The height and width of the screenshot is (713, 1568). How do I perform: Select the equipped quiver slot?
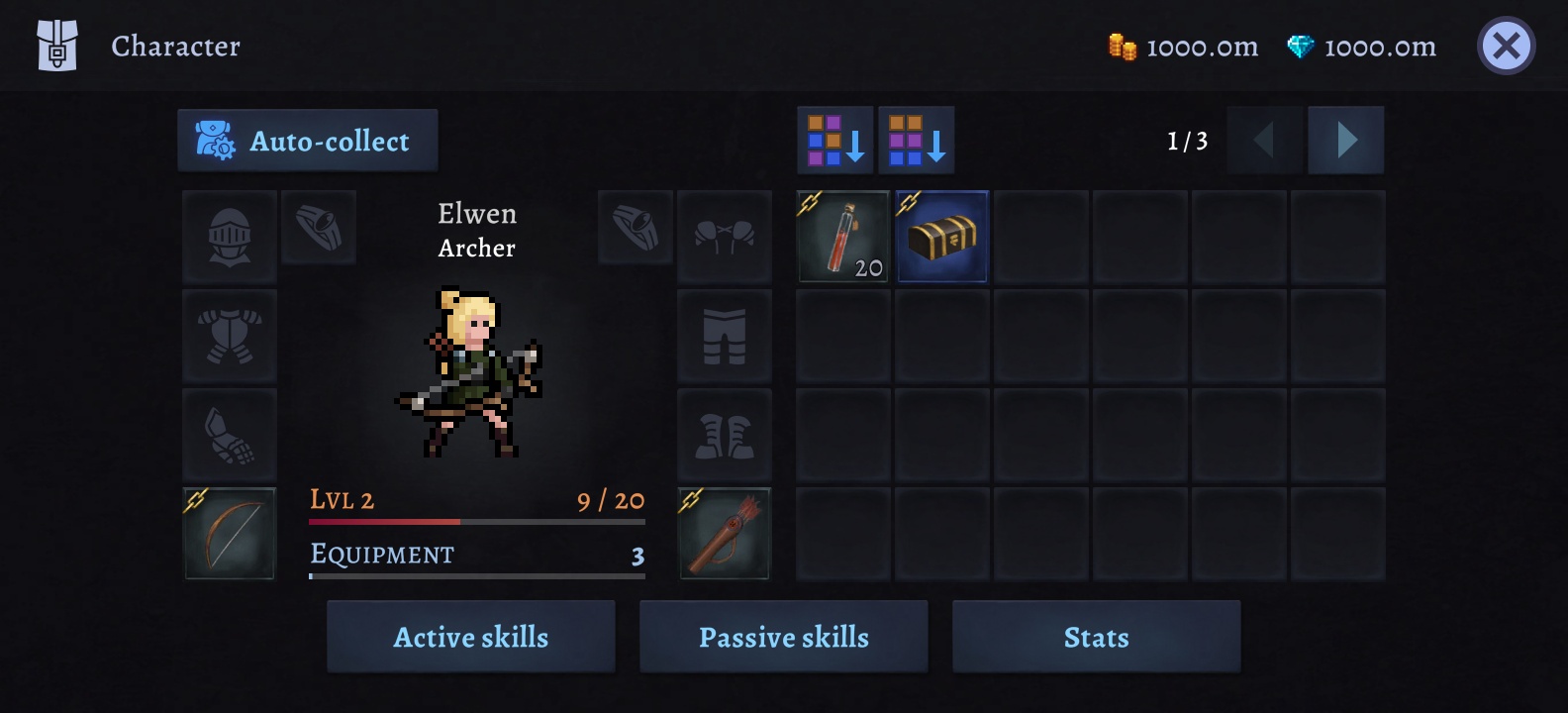pyautogui.click(x=725, y=534)
